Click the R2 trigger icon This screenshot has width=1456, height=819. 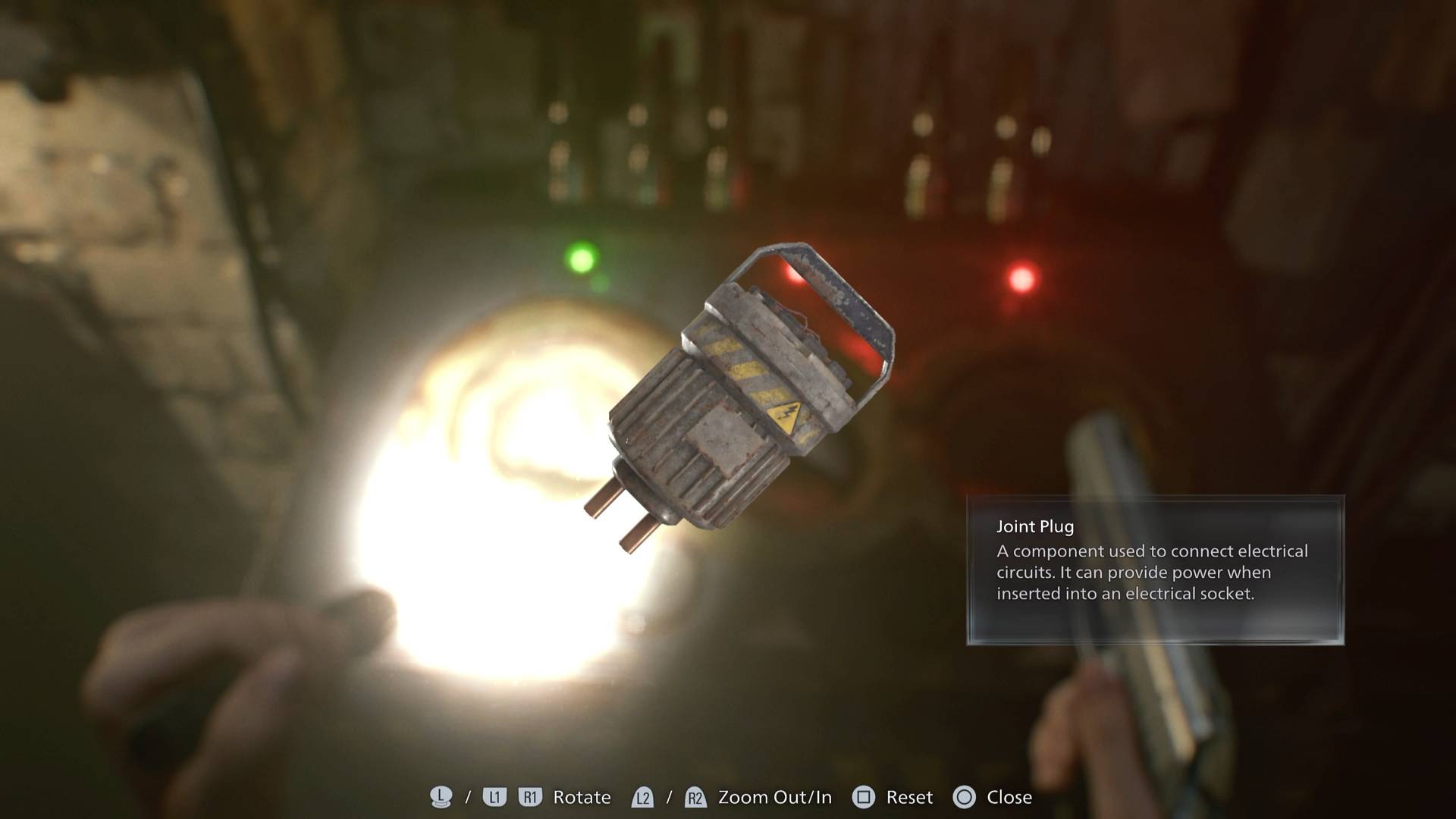click(695, 797)
